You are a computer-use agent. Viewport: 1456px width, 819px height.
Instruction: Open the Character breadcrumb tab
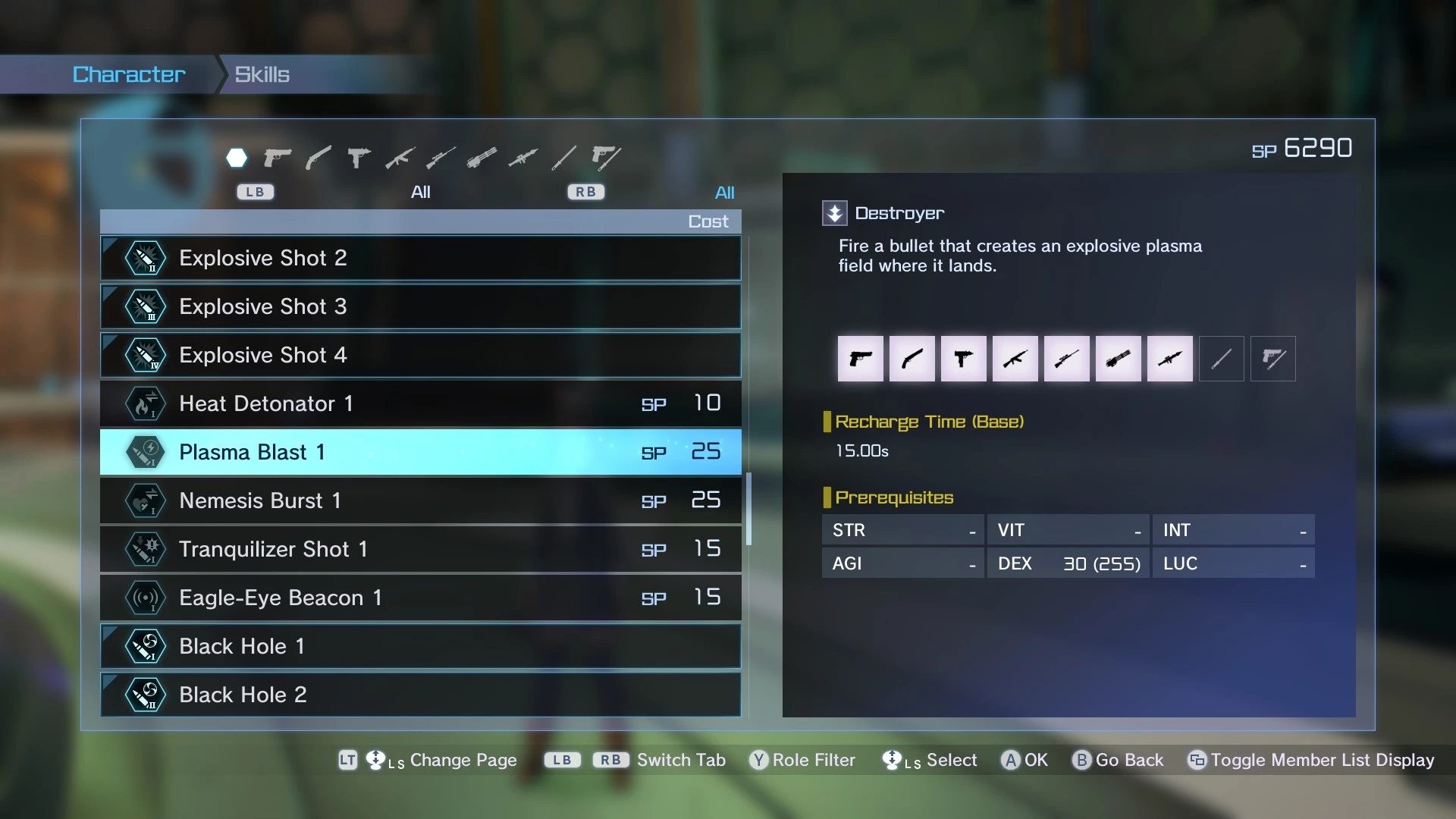(129, 74)
